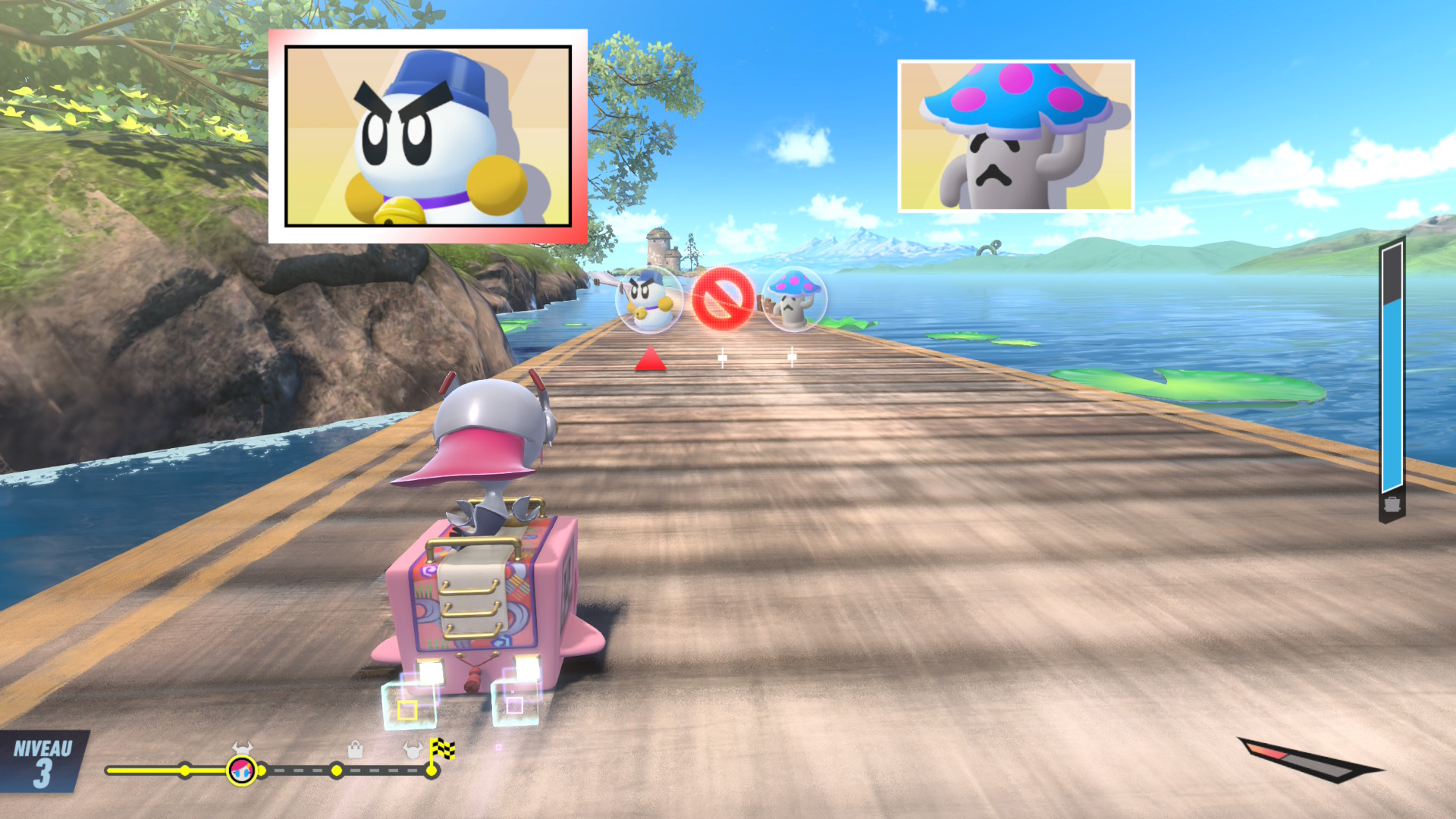Click the Niveau 3 level badge
The width and height of the screenshot is (1456, 819).
[x=42, y=763]
